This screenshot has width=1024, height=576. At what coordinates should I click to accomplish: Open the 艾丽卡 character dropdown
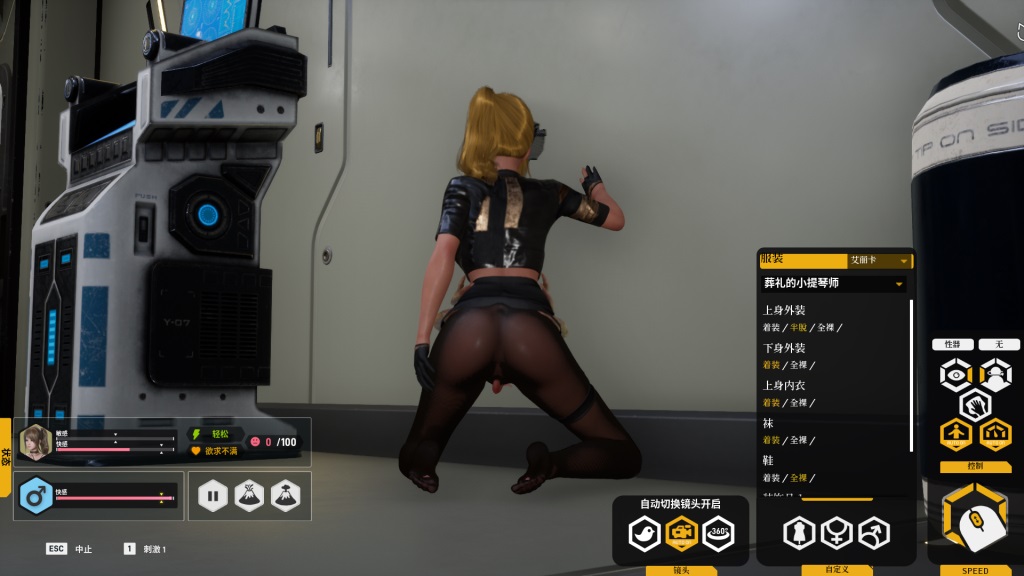[x=880, y=260]
